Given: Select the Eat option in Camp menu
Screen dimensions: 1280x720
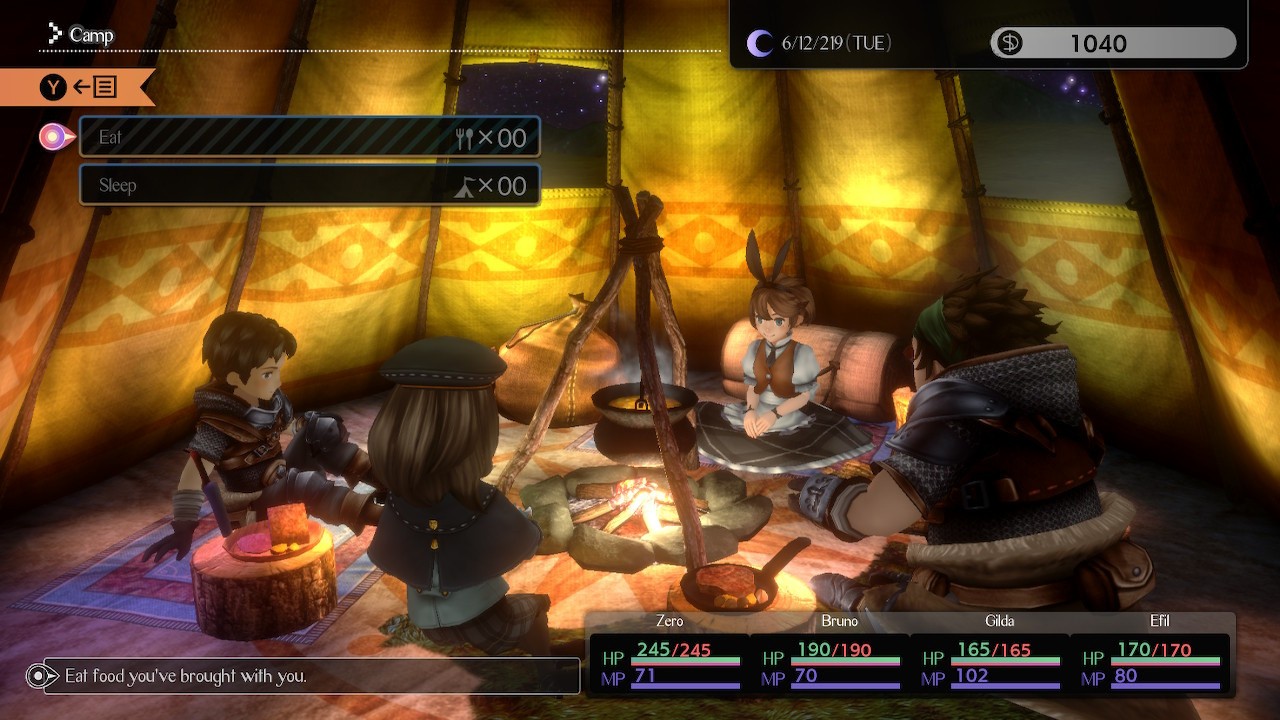Looking at the screenshot, I should [x=310, y=137].
